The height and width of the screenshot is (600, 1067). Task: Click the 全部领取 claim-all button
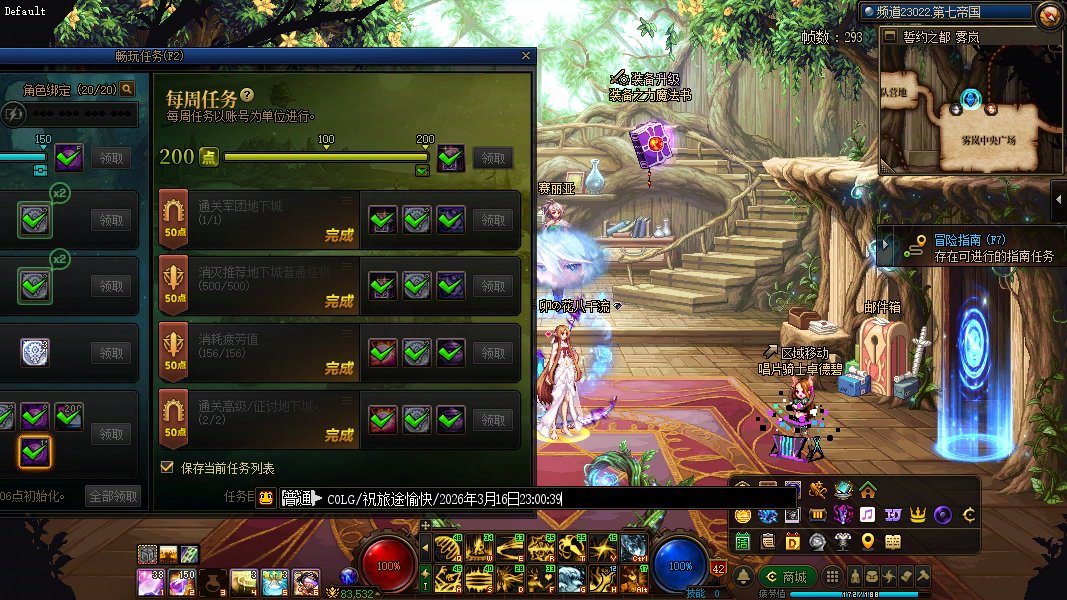click(x=114, y=496)
